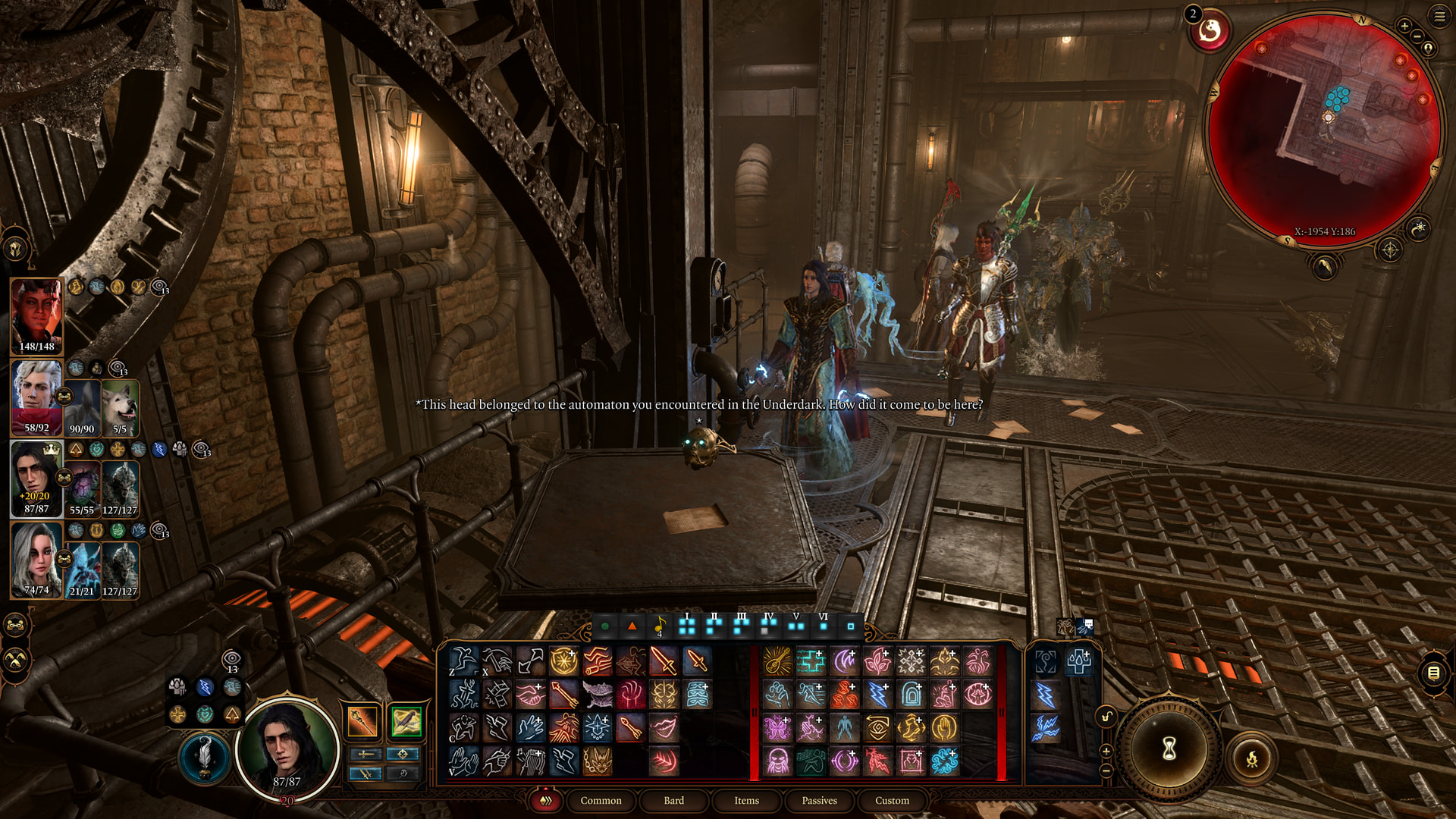The width and height of the screenshot is (1456, 819).
Task: Open the Bard hotbar tab
Action: click(x=673, y=800)
